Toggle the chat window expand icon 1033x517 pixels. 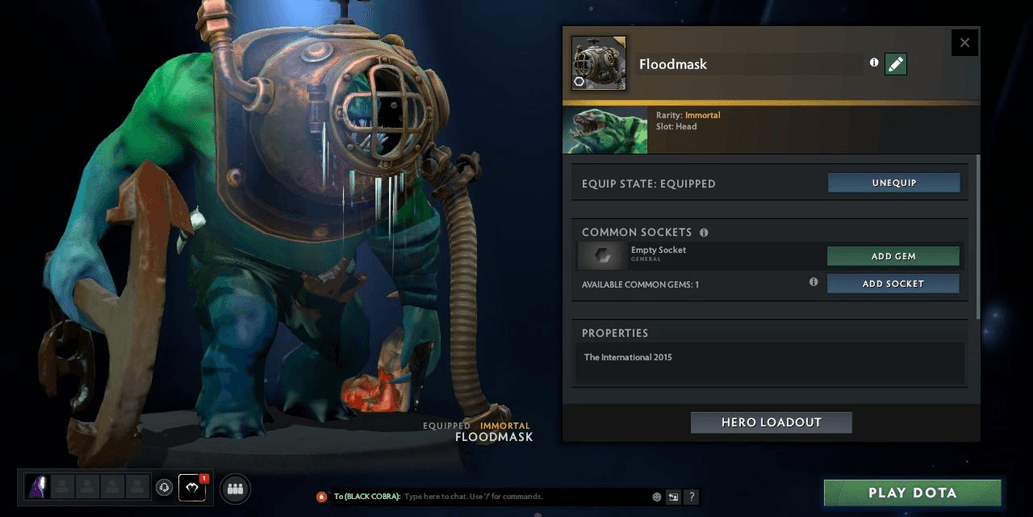tap(674, 497)
